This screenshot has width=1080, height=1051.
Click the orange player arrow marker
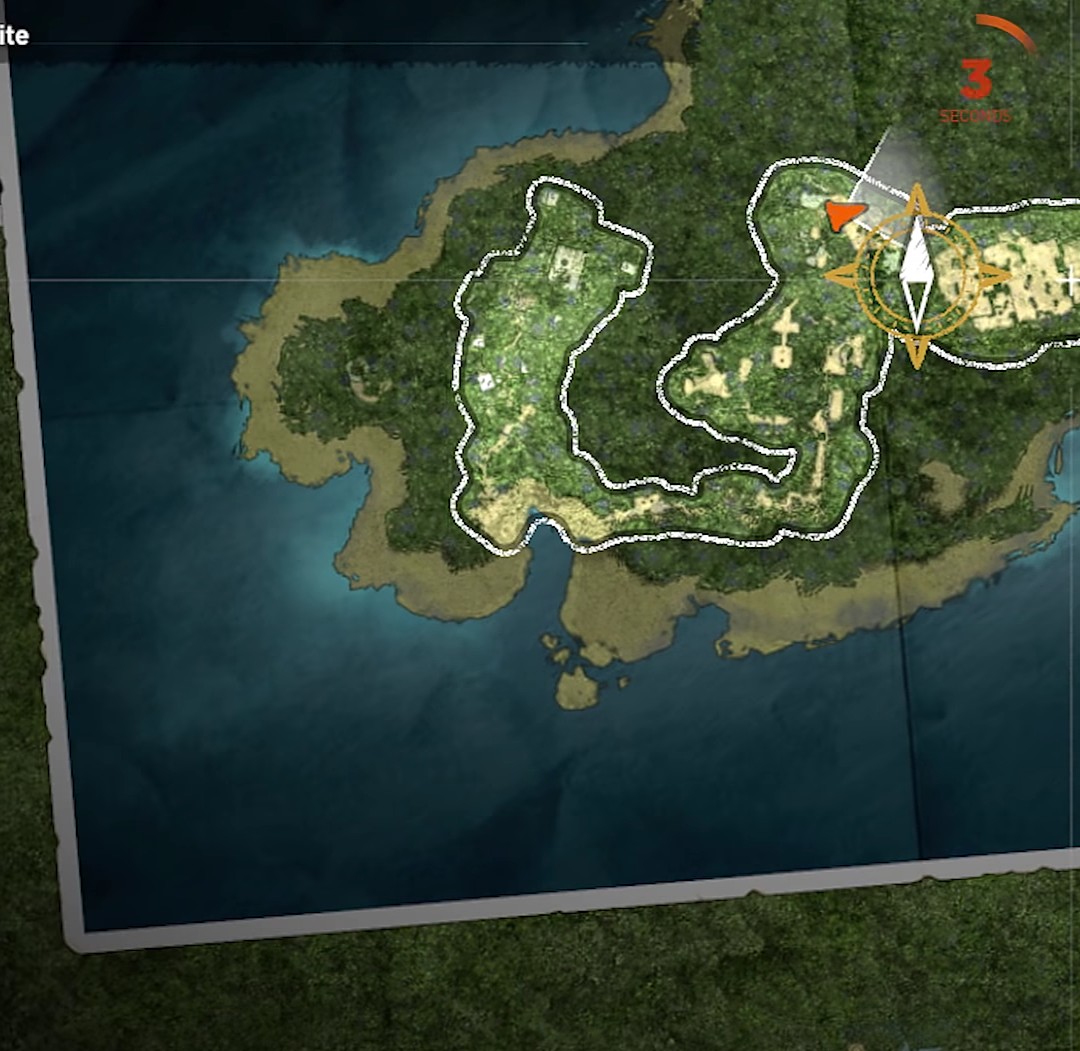(x=844, y=214)
